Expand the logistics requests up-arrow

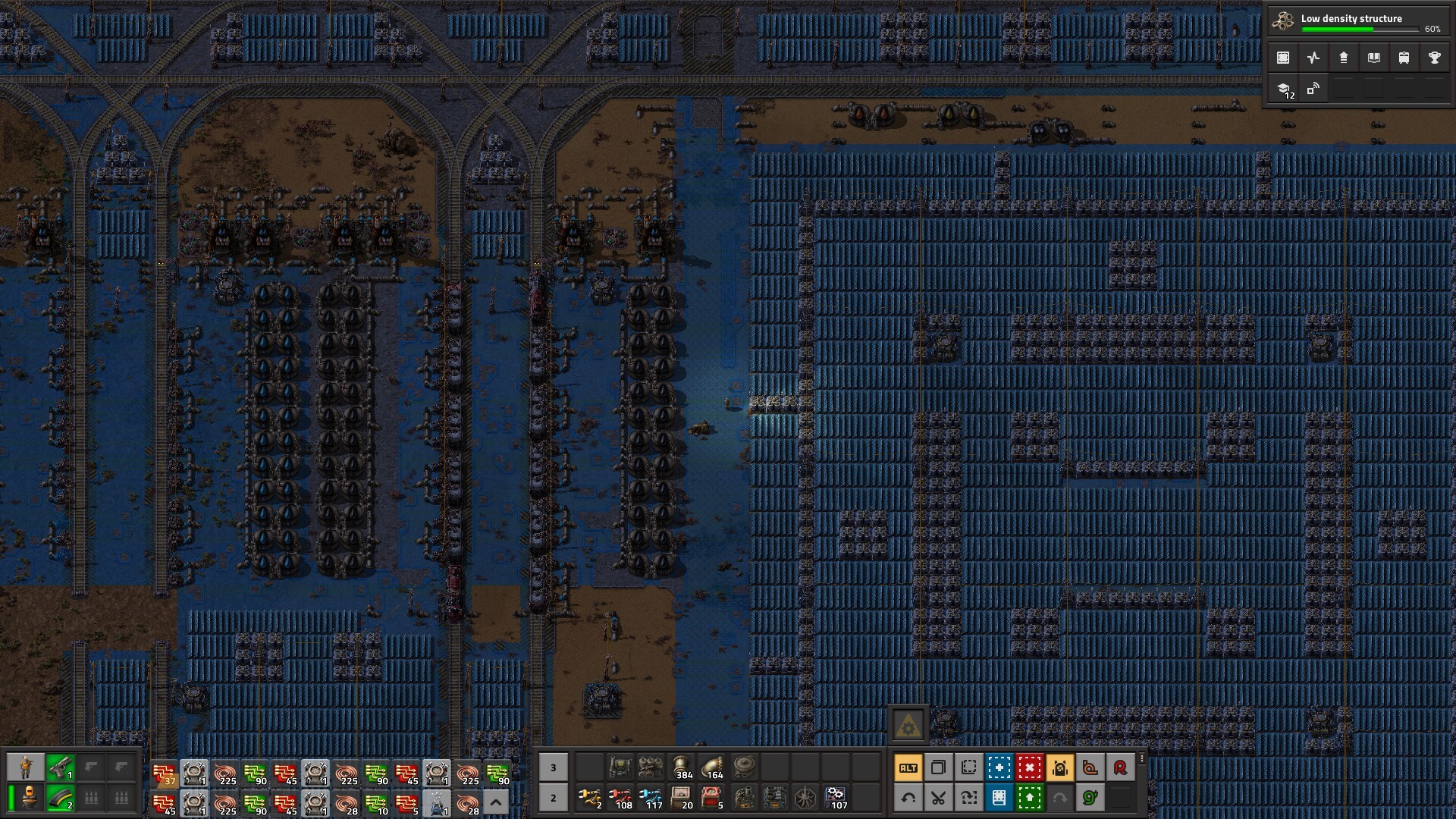click(x=496, y=802)
